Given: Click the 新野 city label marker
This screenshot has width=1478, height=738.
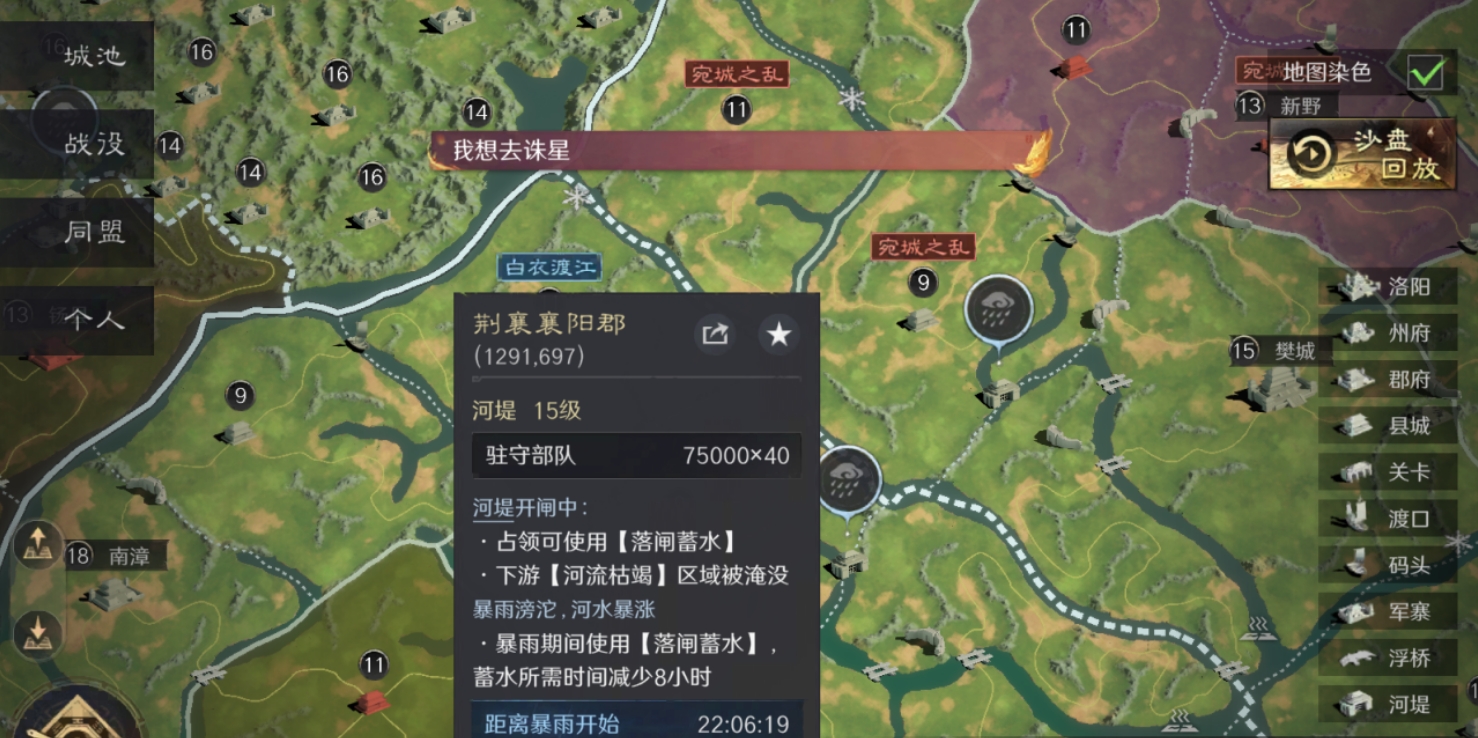Looking at the screenshot, I should [1300, 104].
